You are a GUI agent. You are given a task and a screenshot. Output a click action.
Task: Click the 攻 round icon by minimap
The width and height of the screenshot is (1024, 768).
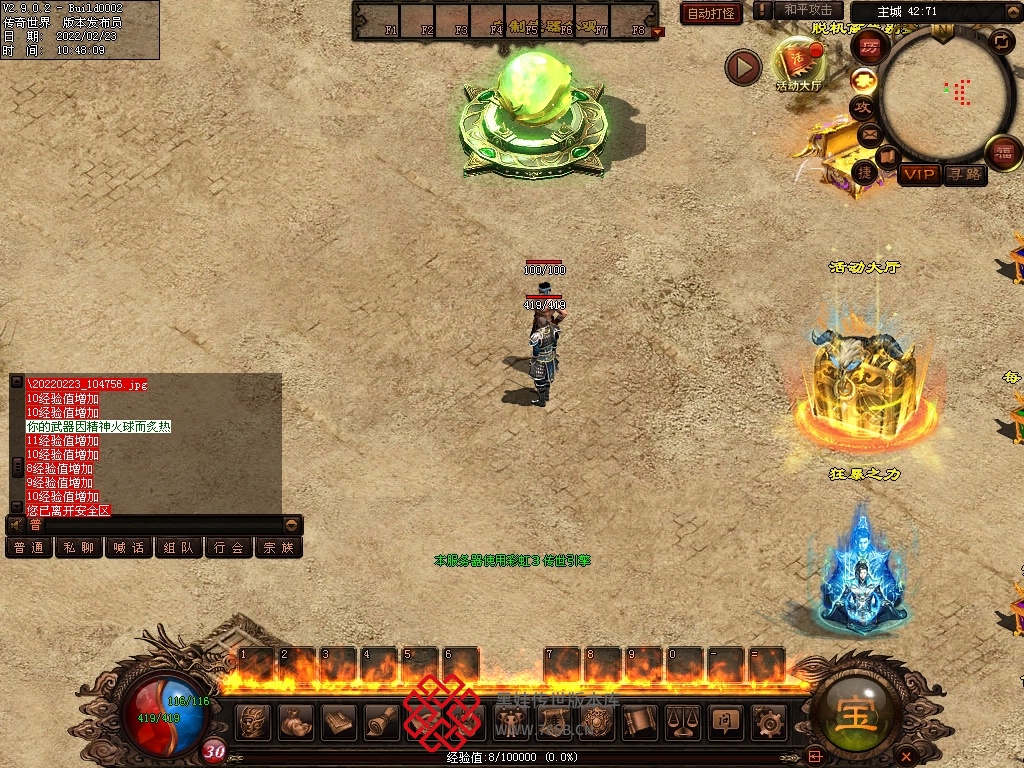pyautogui.click(x=862, y=107)
